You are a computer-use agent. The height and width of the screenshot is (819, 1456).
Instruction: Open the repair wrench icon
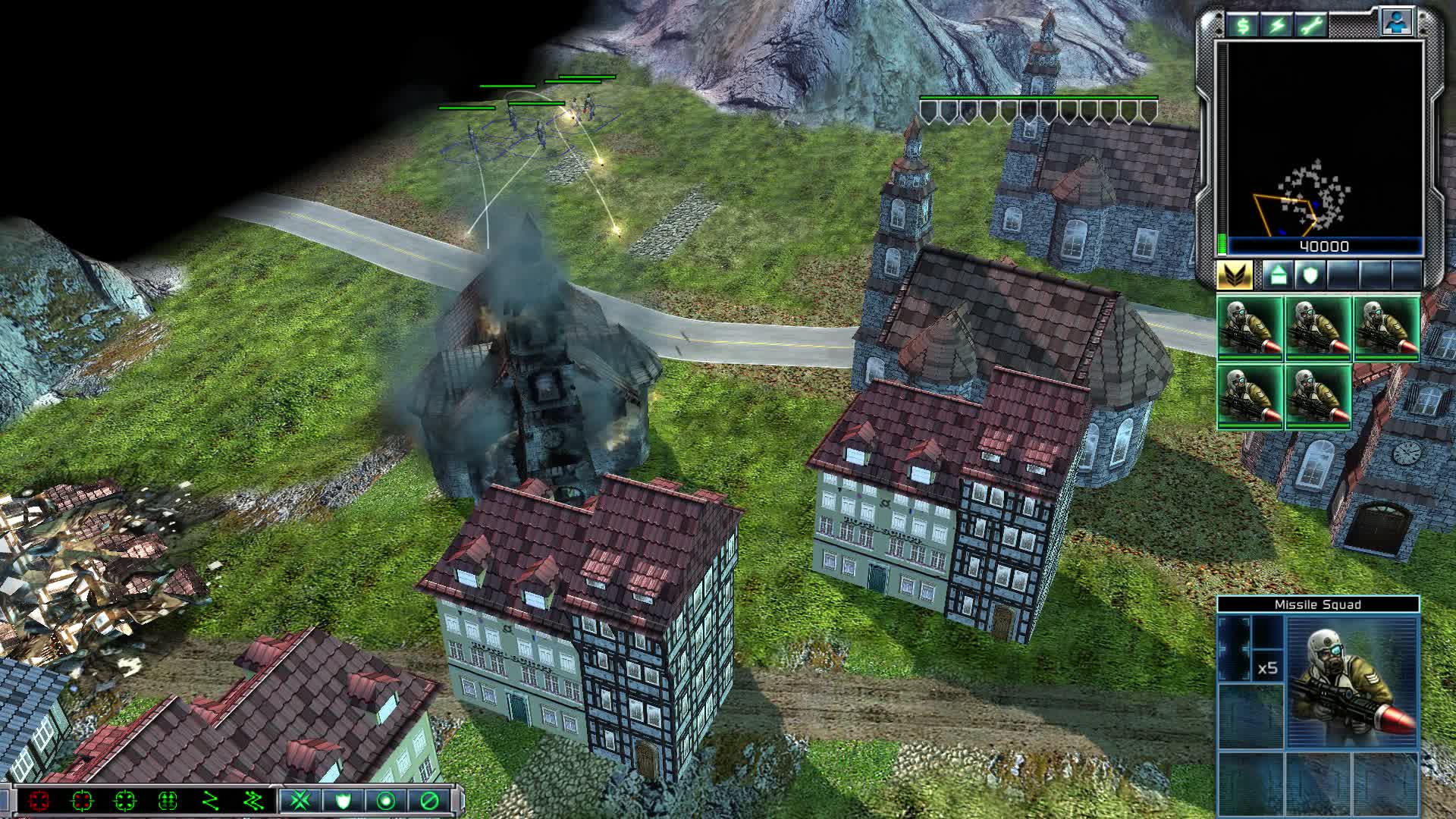(x=1310, y=25)
